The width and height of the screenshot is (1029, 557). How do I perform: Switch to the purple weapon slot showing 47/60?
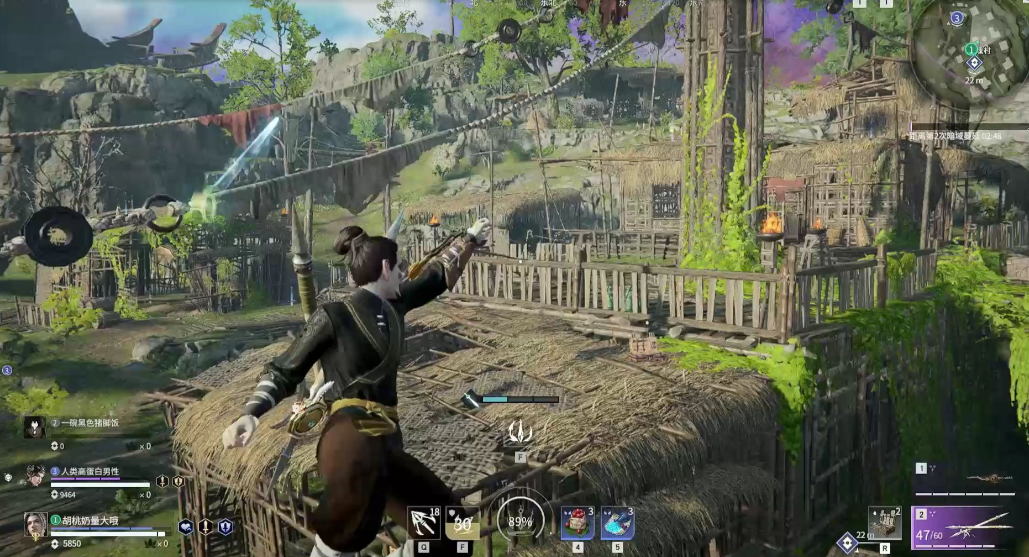[x=968, y=527]
